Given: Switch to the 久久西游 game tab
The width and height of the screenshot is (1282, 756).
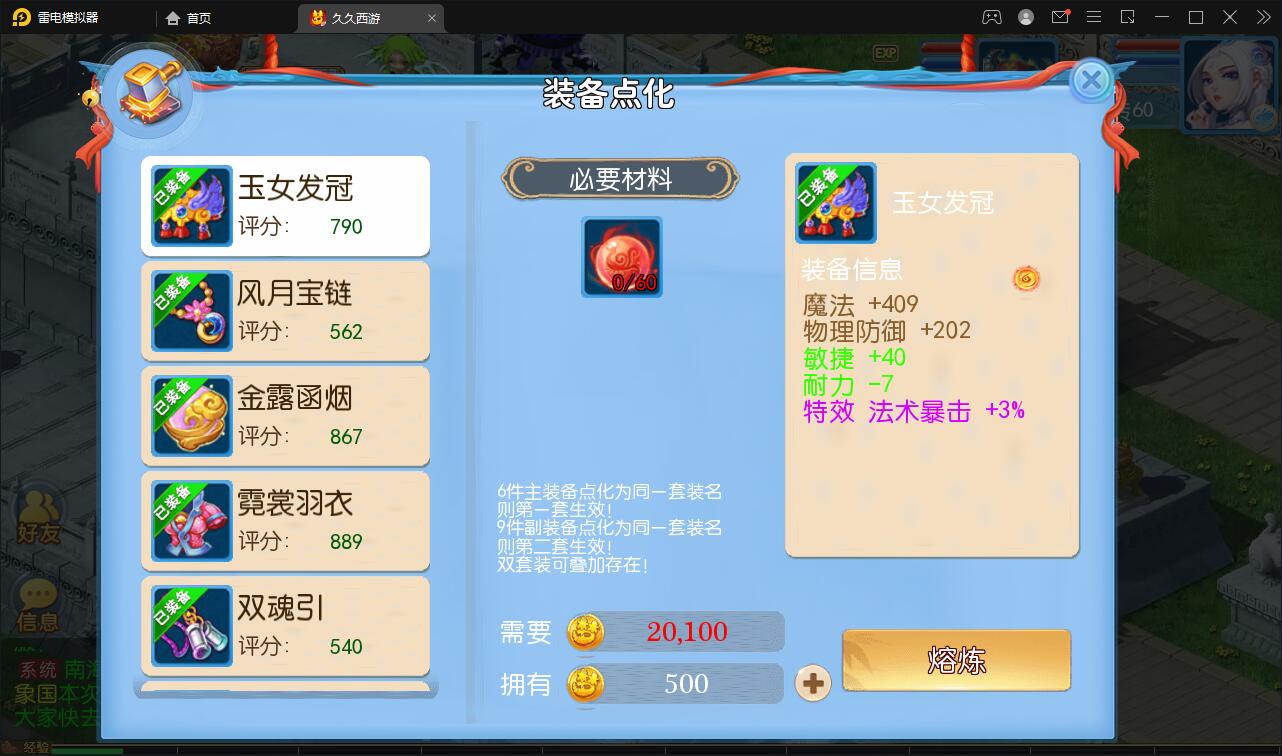Looking at the screenshot, I should (360, 17).
